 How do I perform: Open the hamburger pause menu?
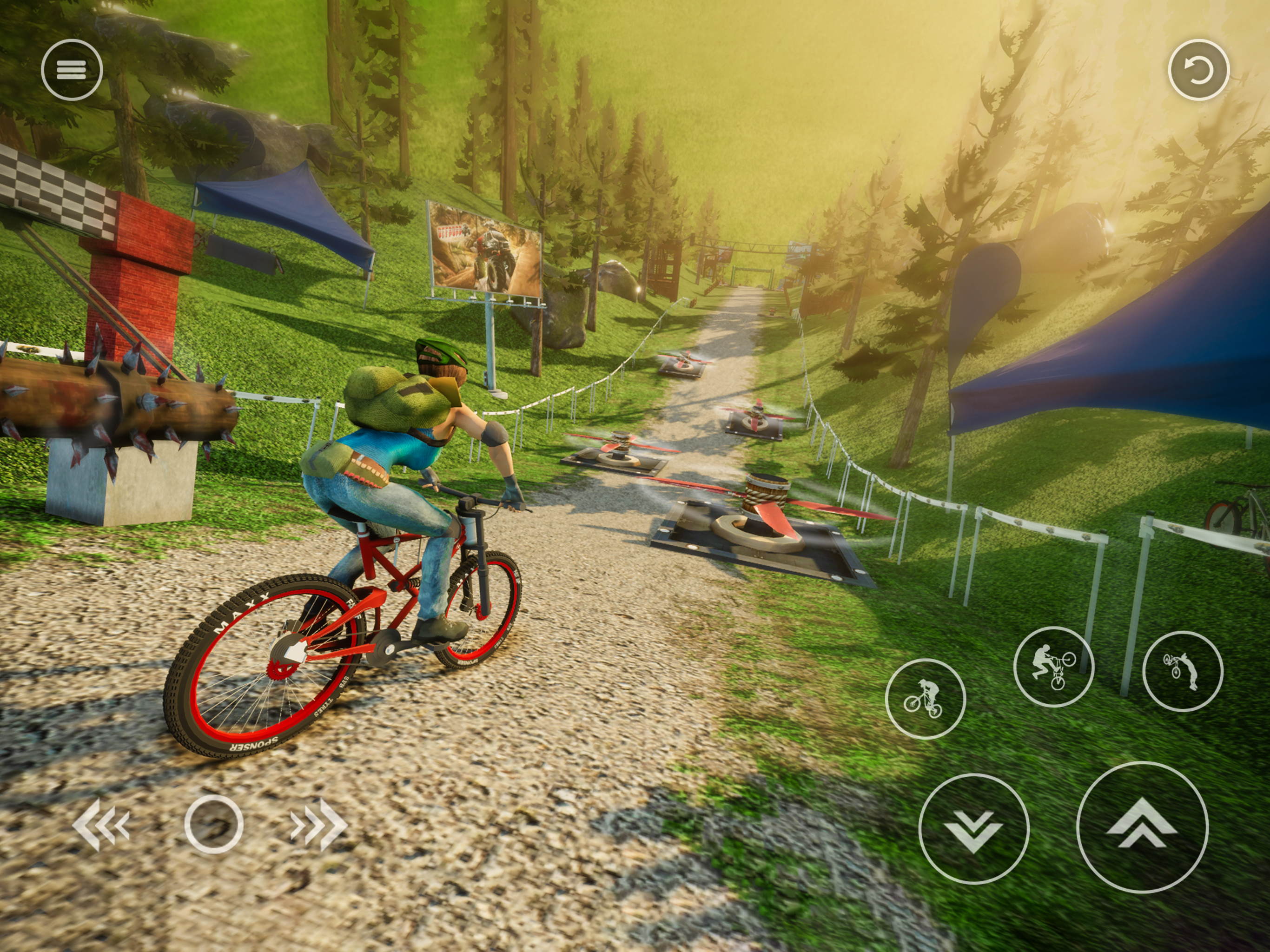click(x=72, y=70)
